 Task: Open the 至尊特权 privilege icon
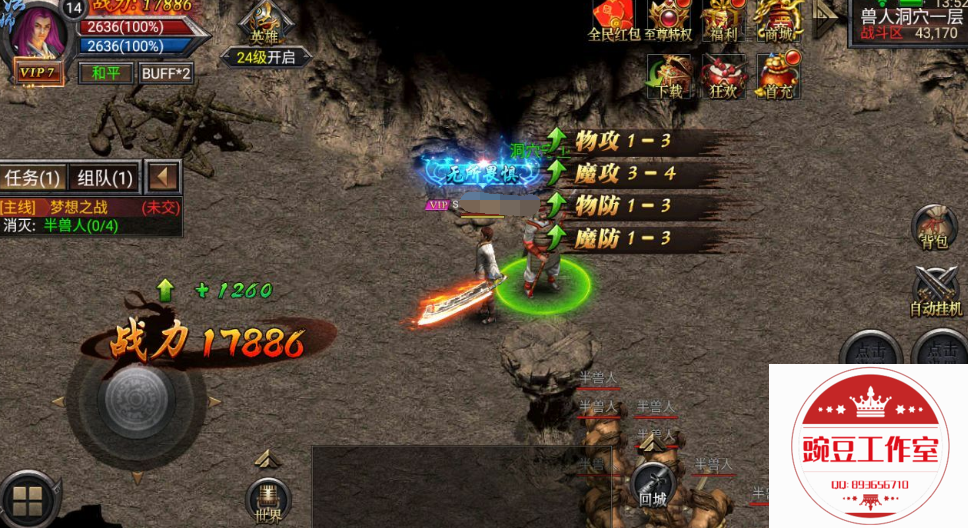[668, 19]
